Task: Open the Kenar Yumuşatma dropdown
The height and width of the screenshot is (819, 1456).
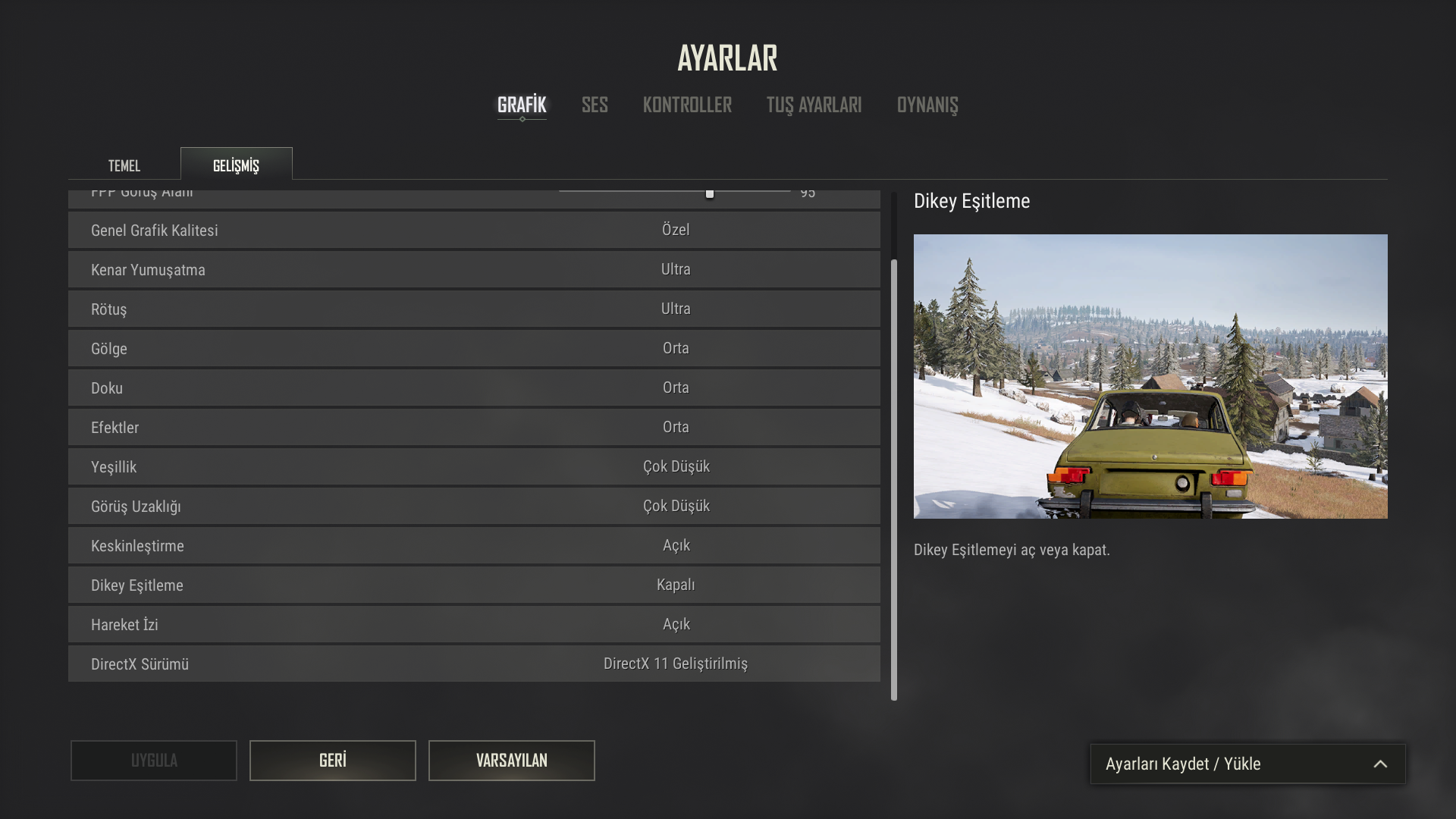Action: click(x=675, y=269)
